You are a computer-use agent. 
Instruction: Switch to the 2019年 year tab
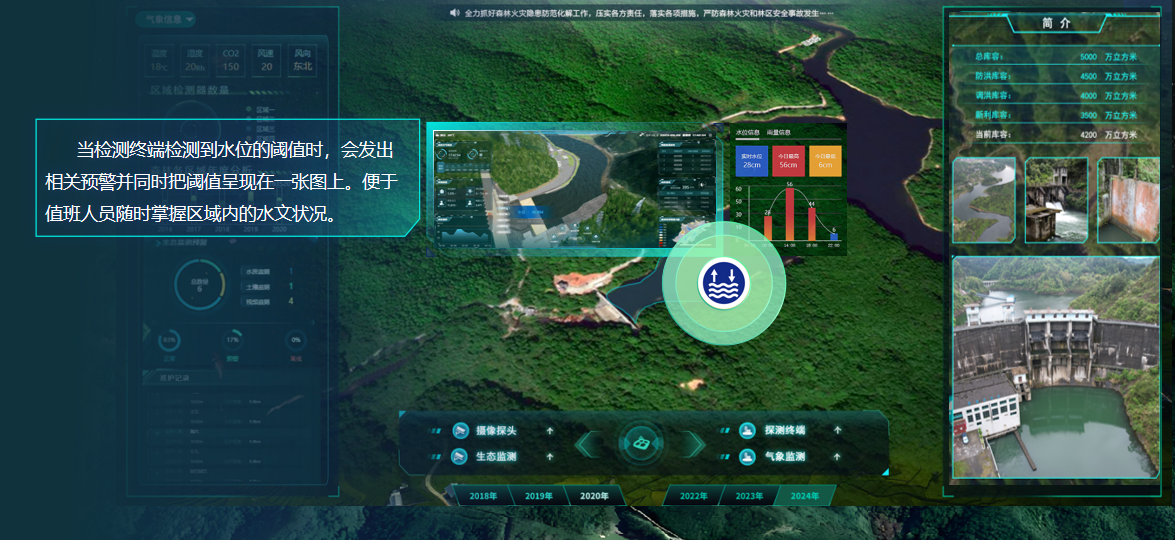539,496
